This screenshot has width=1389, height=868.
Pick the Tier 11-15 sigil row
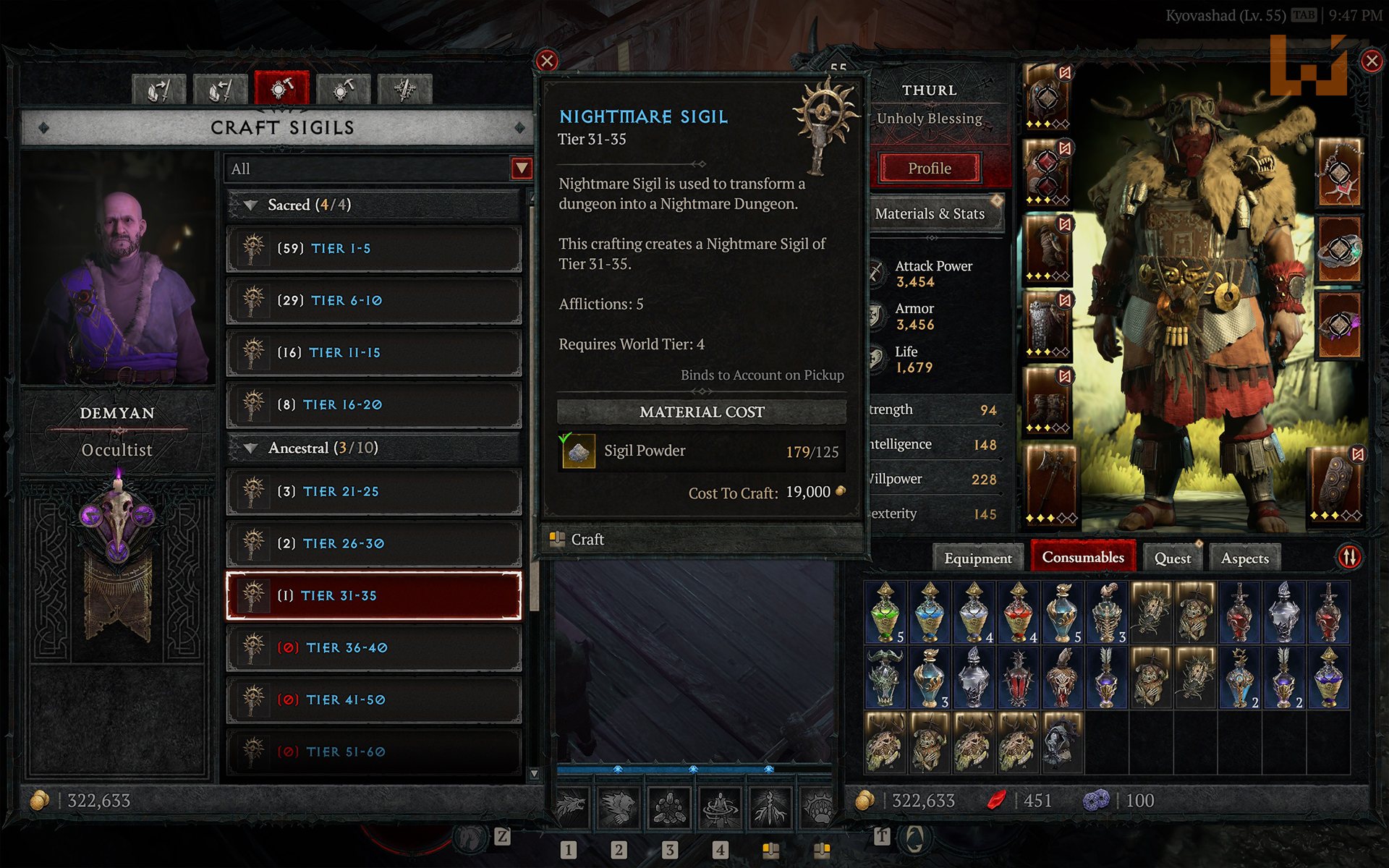tap(373, 353)
